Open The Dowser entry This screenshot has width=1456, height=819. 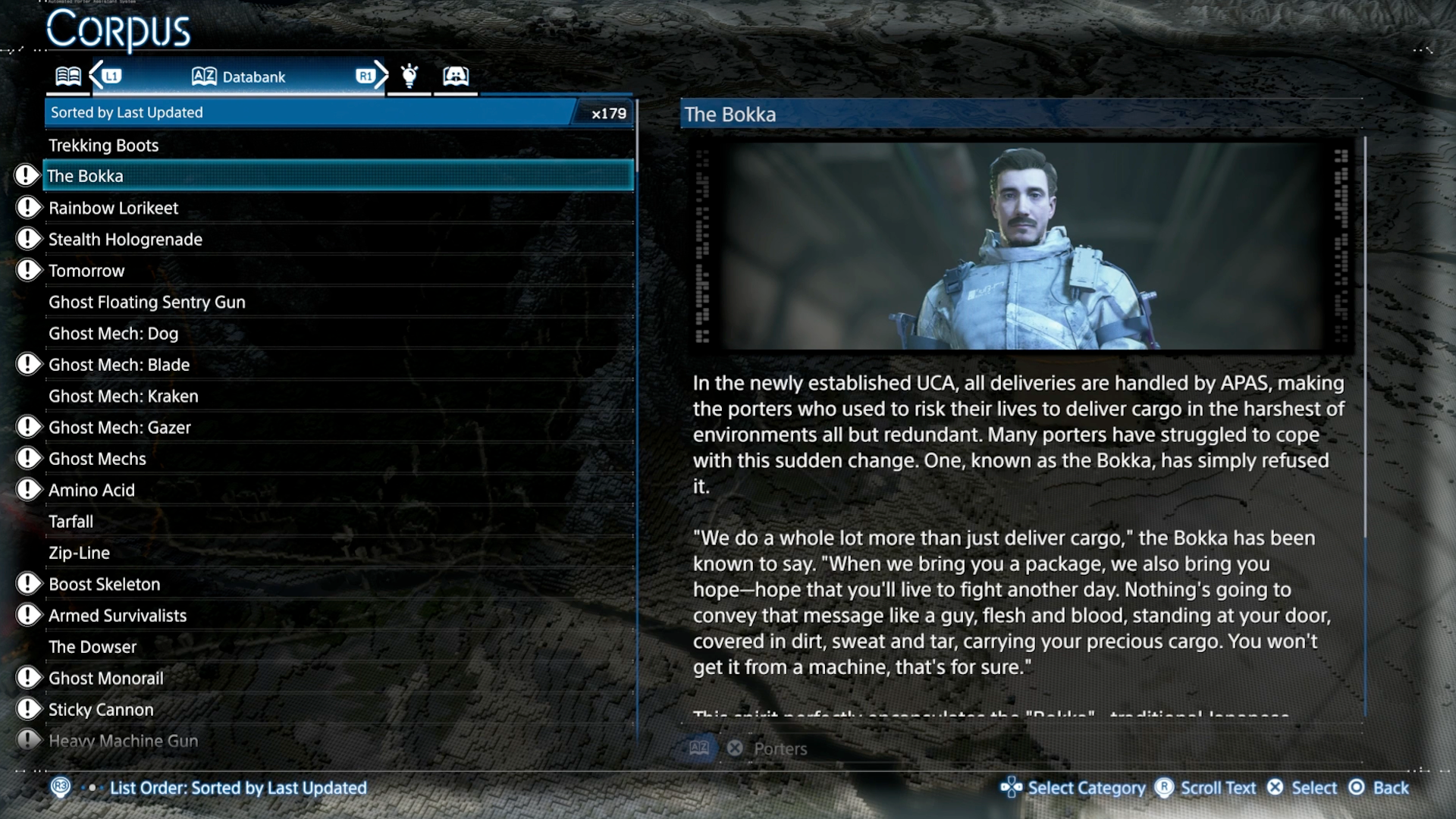93,648
